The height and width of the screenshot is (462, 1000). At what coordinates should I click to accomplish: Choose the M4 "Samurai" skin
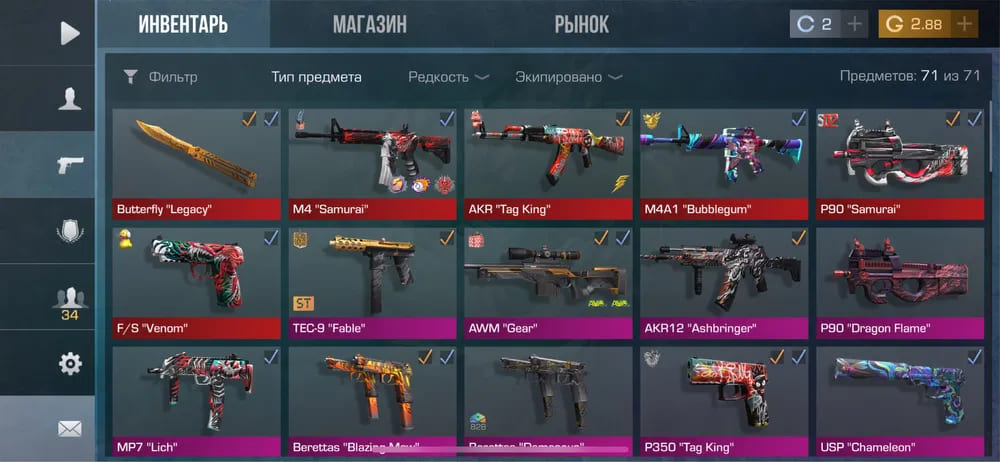pos(372,164)
